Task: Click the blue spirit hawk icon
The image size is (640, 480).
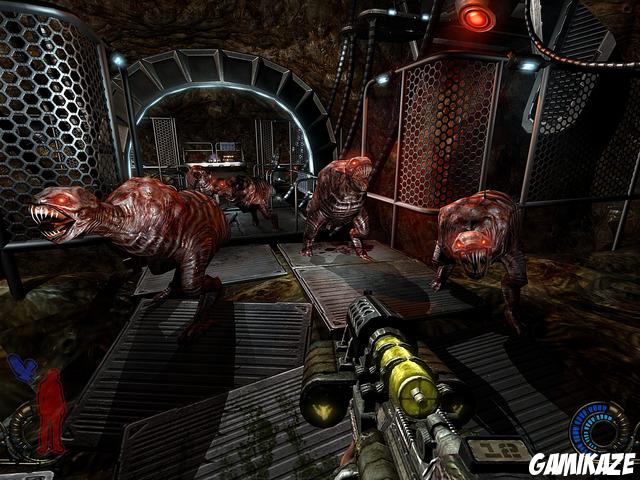Action: coord(22,369)
